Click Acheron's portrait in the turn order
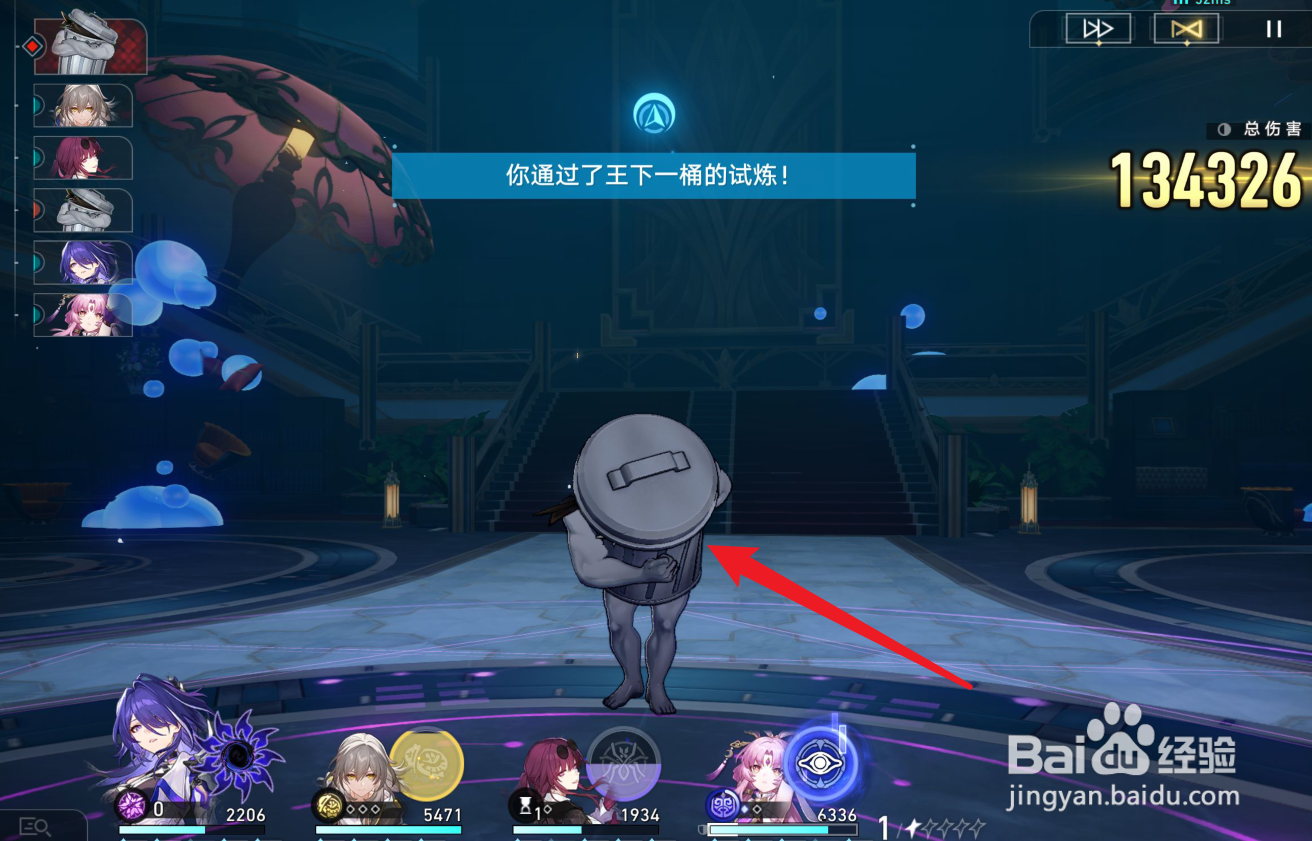The width and height of the screenshot is (1312, 841). (x=83, y=263)
